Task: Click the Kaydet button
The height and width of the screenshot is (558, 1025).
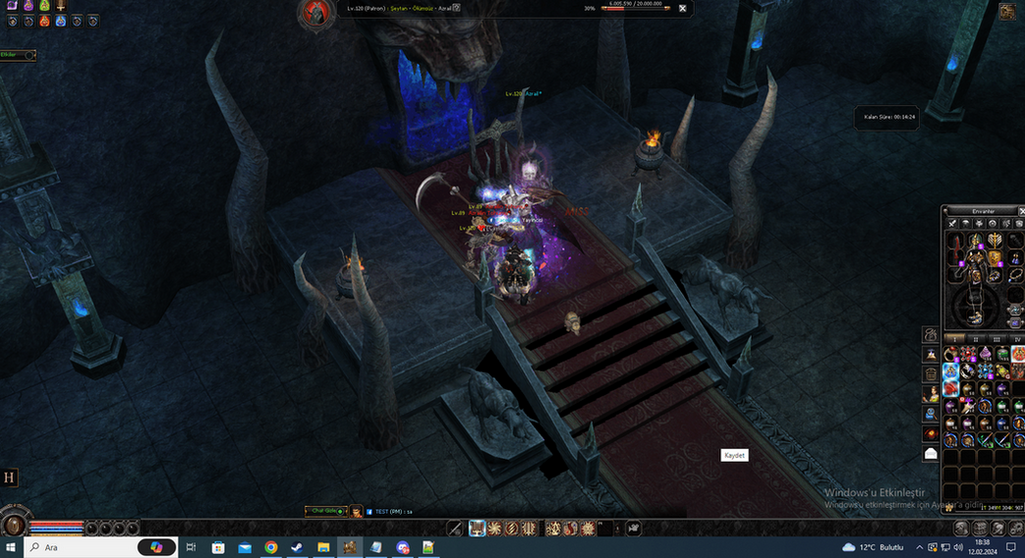Action: 734,455
